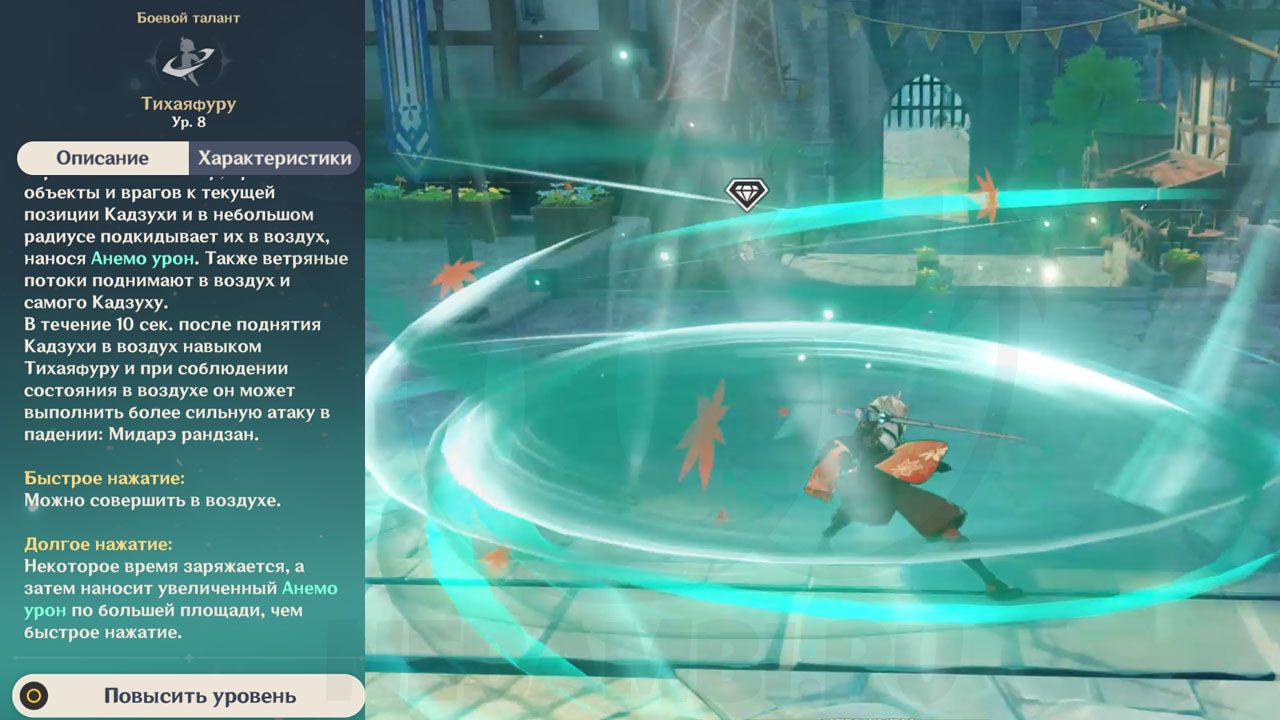The image size is (1280, 720).
Task: Select the Тихаяфуру talent icon
Action: (189, 60)
